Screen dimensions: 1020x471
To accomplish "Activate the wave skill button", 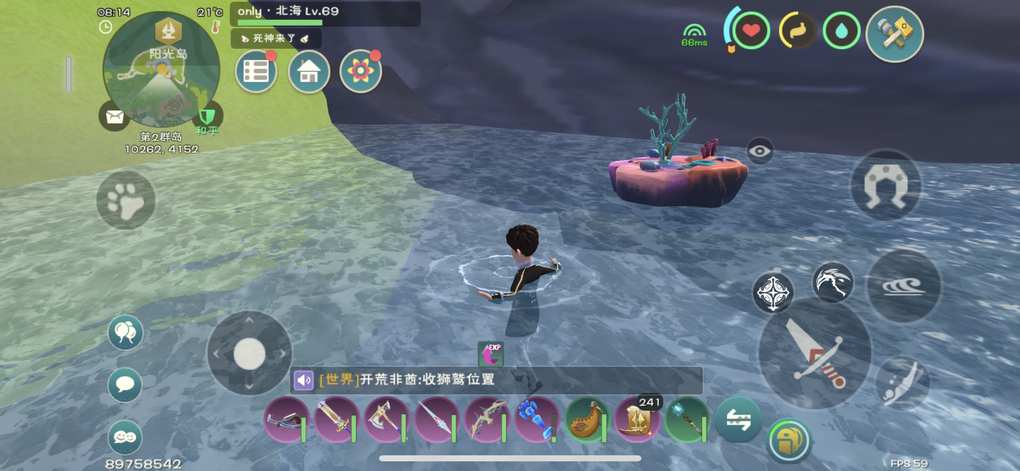I will click(x=903, y=287).
